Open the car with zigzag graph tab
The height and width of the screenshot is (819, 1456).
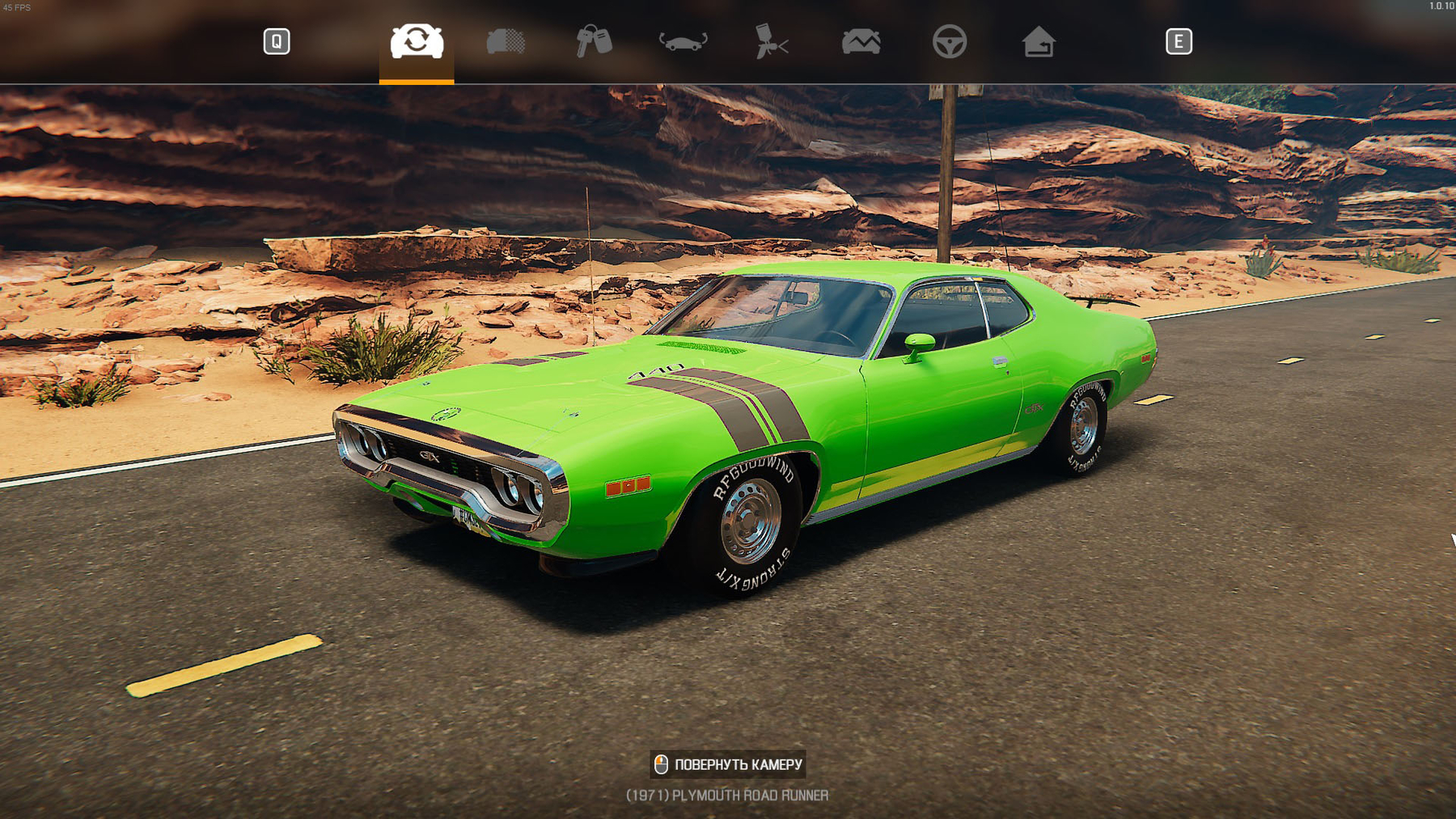pyautogui.click(x=861, y=41)
